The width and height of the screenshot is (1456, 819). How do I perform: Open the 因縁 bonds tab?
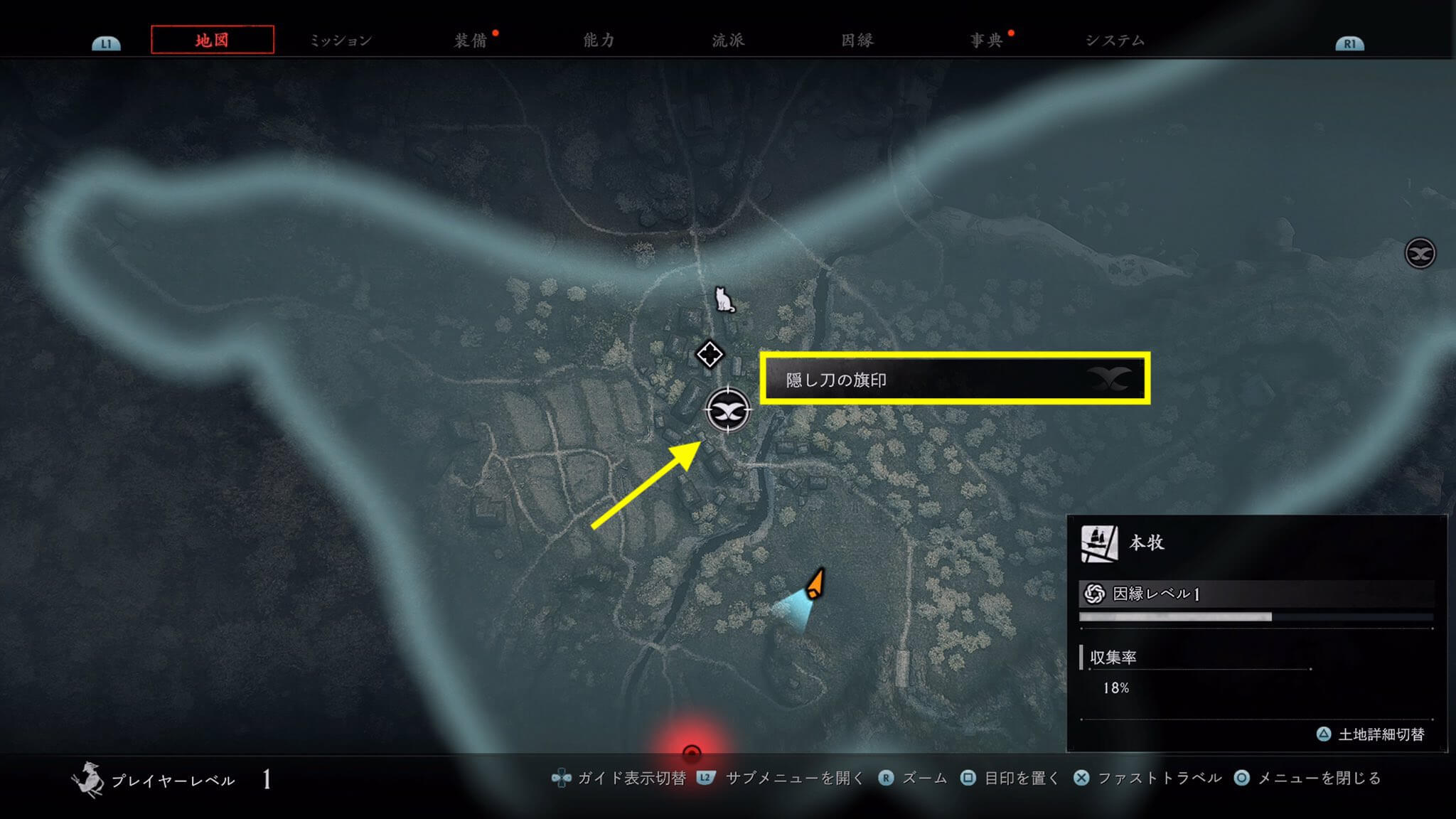(x=857, y=41)
